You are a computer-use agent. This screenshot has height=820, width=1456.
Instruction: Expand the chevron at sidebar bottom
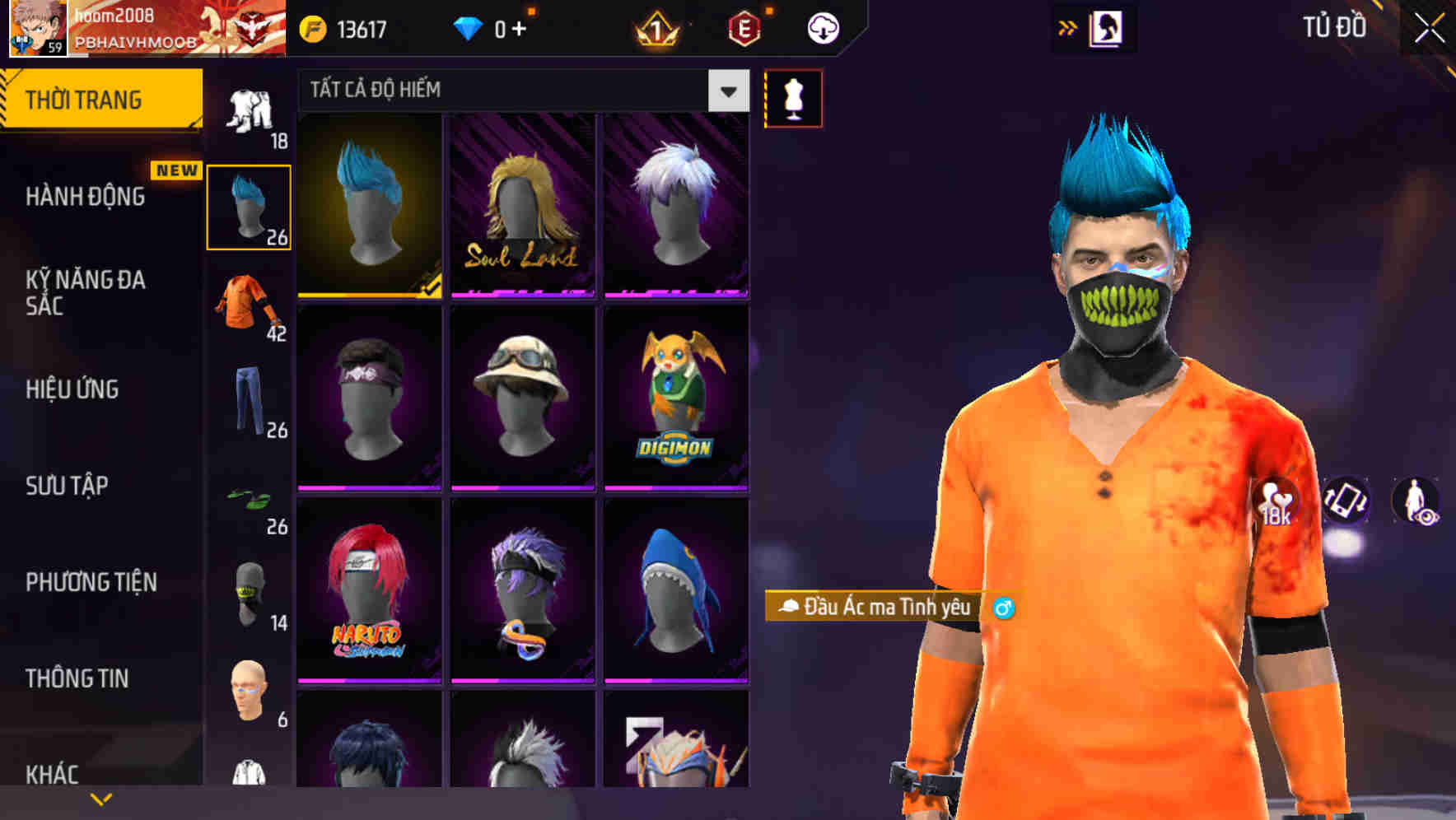pos(100,798)
